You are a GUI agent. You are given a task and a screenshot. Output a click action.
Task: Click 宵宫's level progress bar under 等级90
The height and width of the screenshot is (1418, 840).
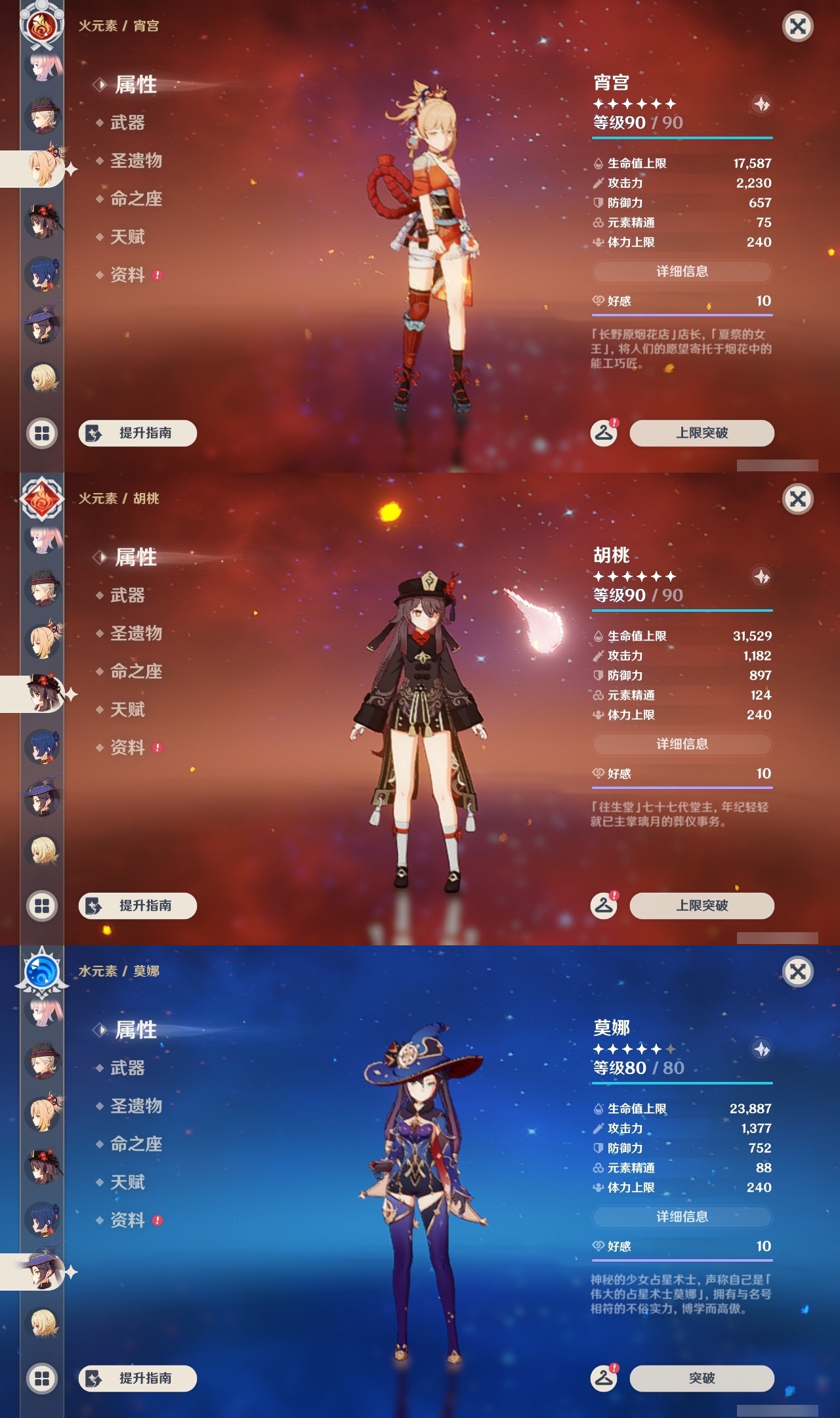(x=682, y=138)
